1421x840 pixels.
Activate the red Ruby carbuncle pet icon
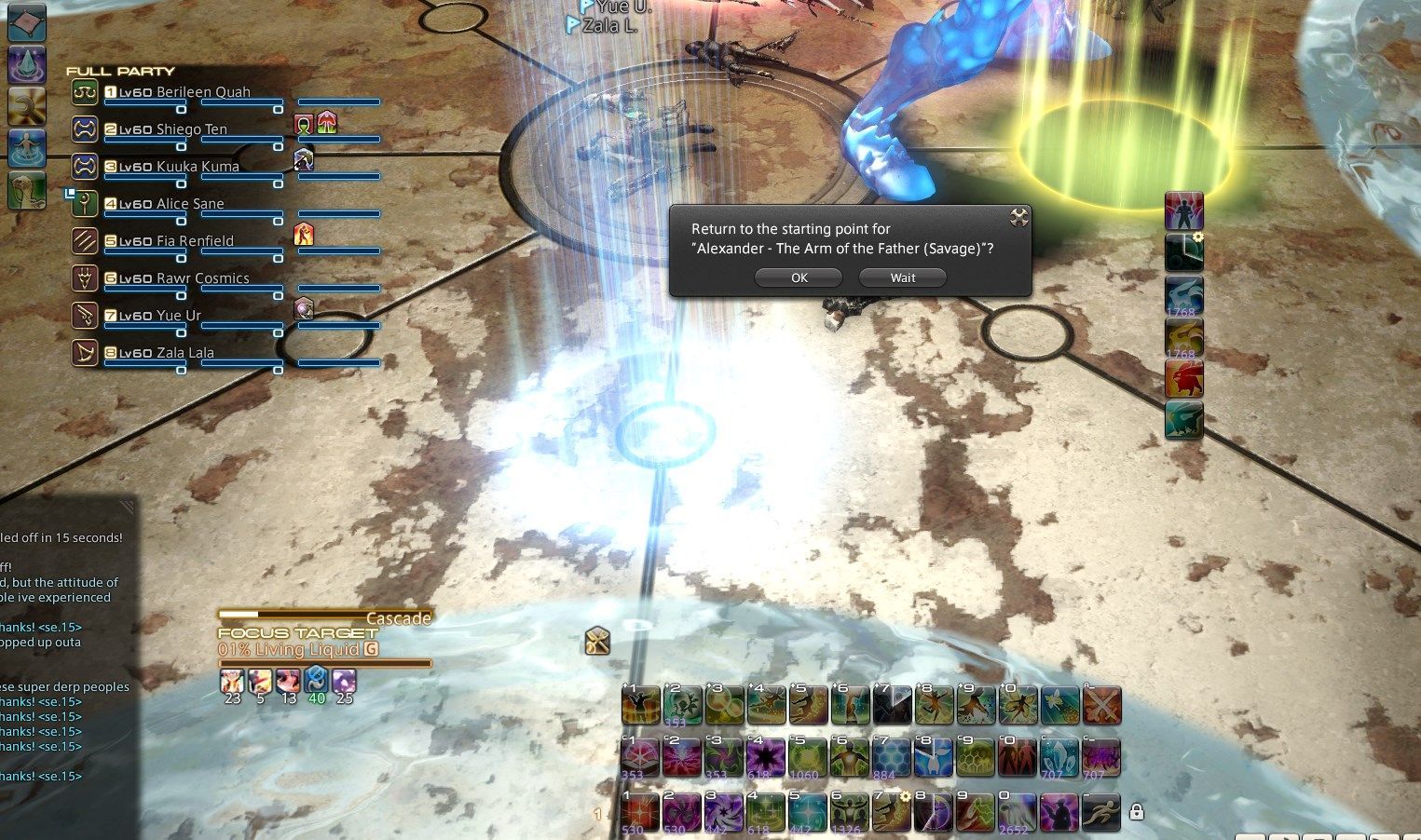click(x=1183, y=379)
